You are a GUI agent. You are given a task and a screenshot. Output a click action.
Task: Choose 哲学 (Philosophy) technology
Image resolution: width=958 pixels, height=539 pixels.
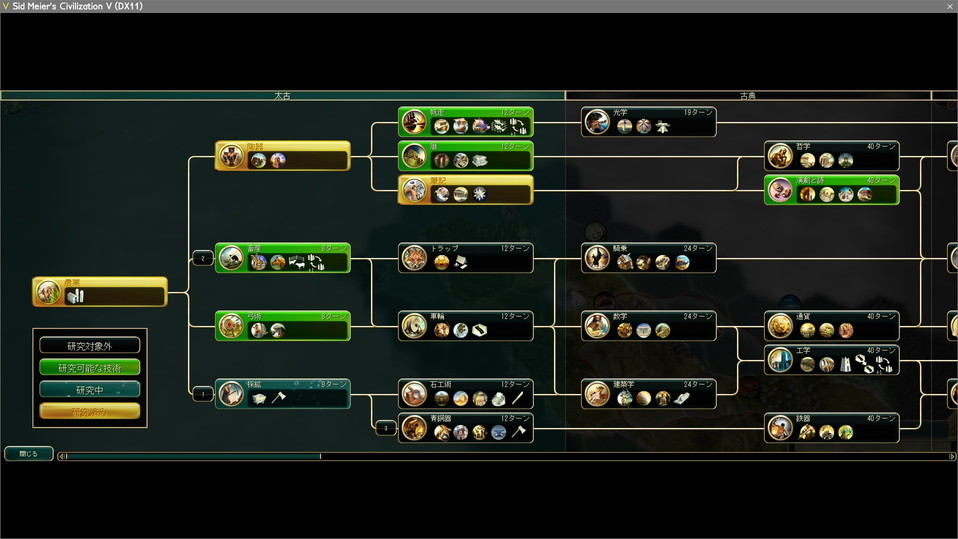point(832,156)
